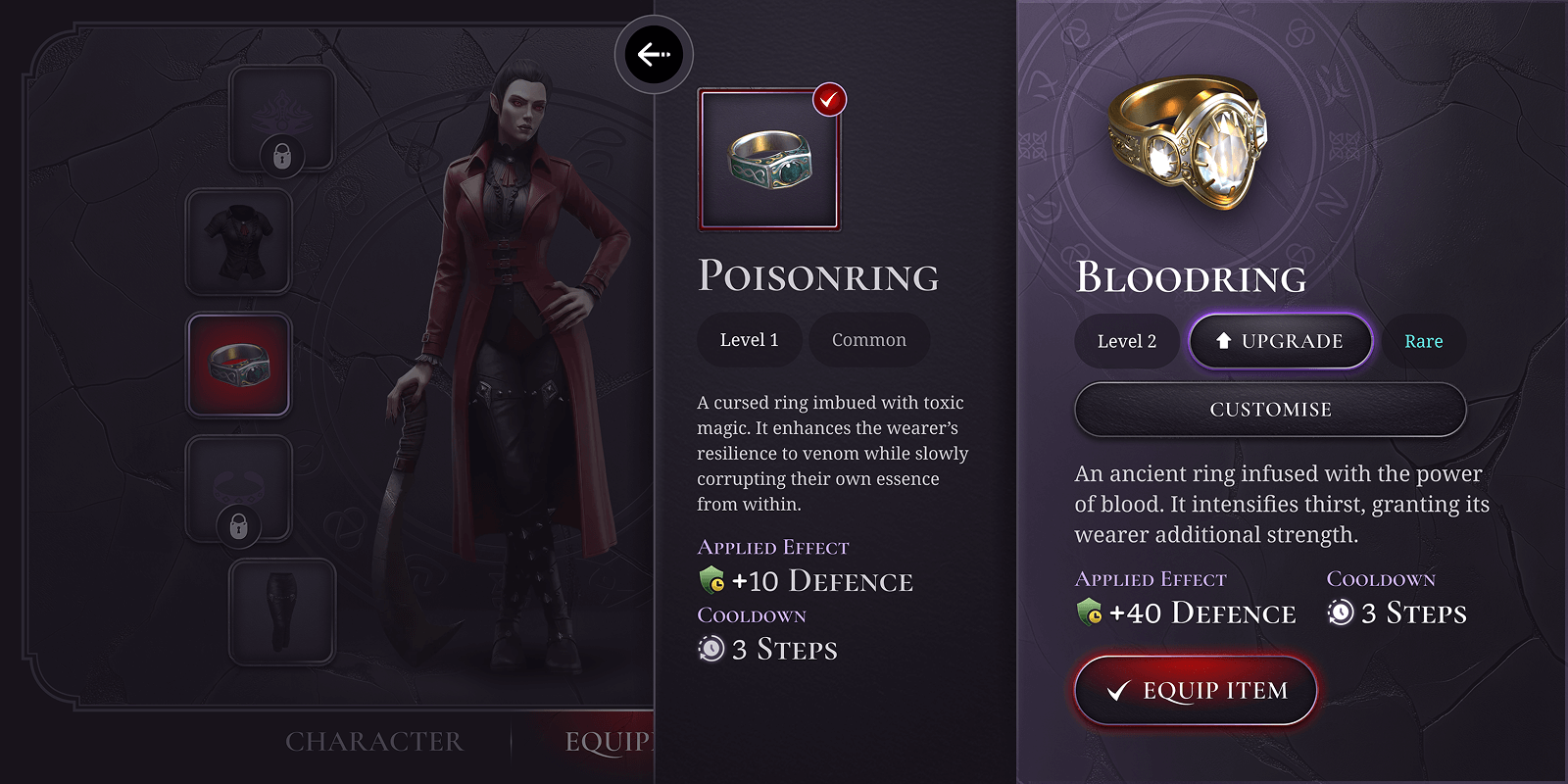
Task: Click the clock icon beside Bloodring's 3 Steps
Action: [x=1339, y=612]
